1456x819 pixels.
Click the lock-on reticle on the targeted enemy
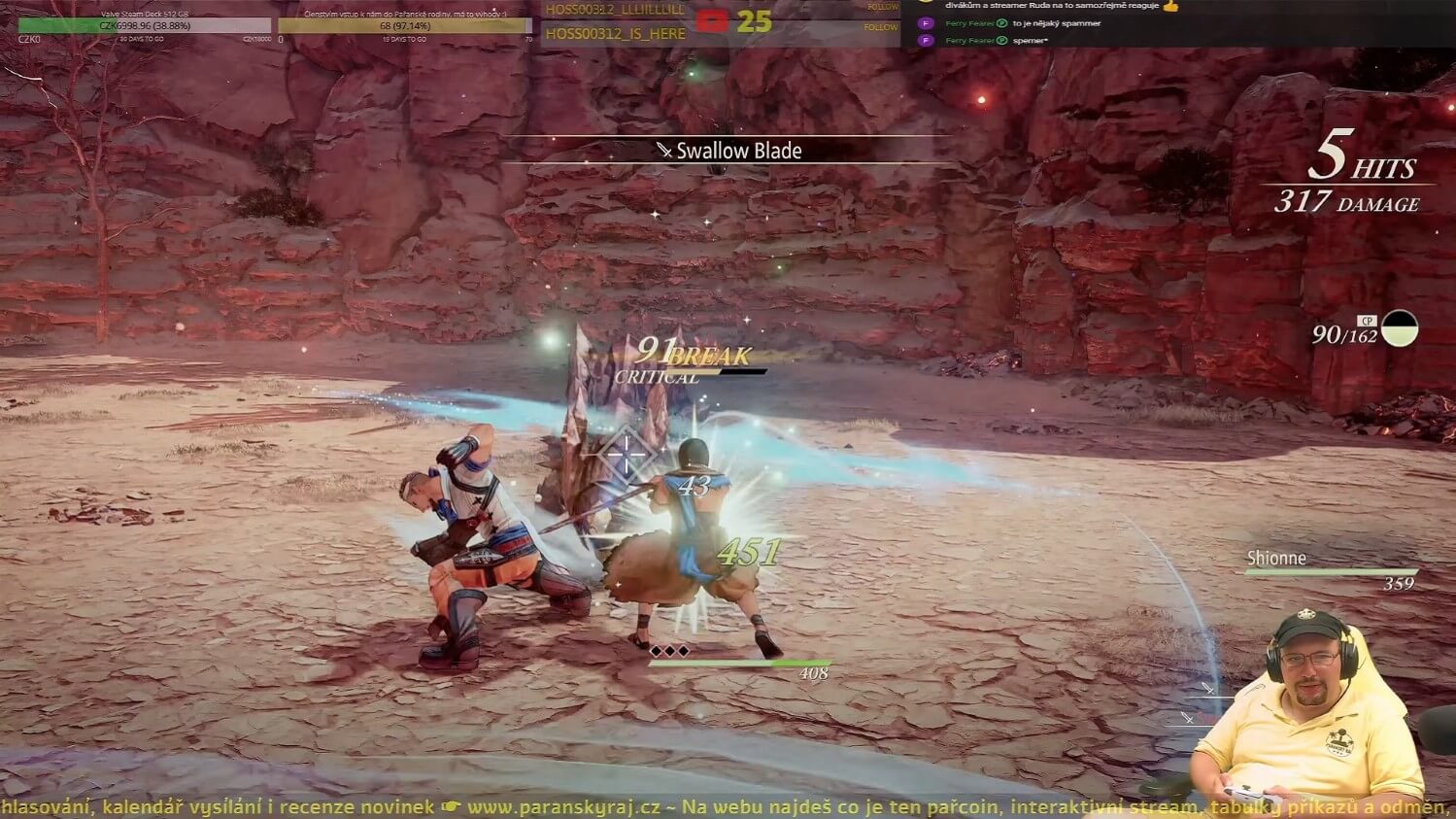626,453
